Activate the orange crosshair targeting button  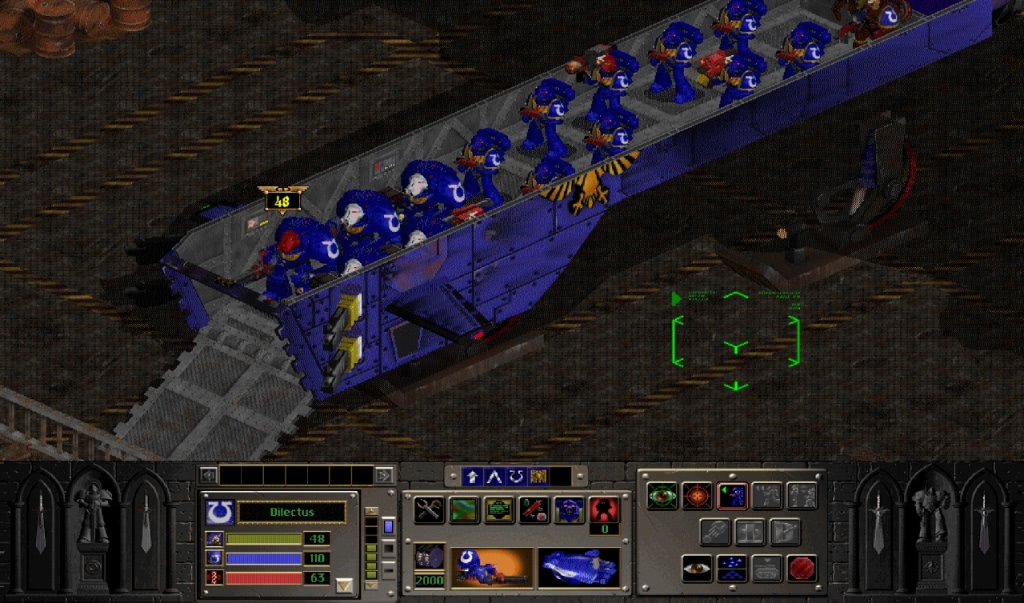[697, 495]
